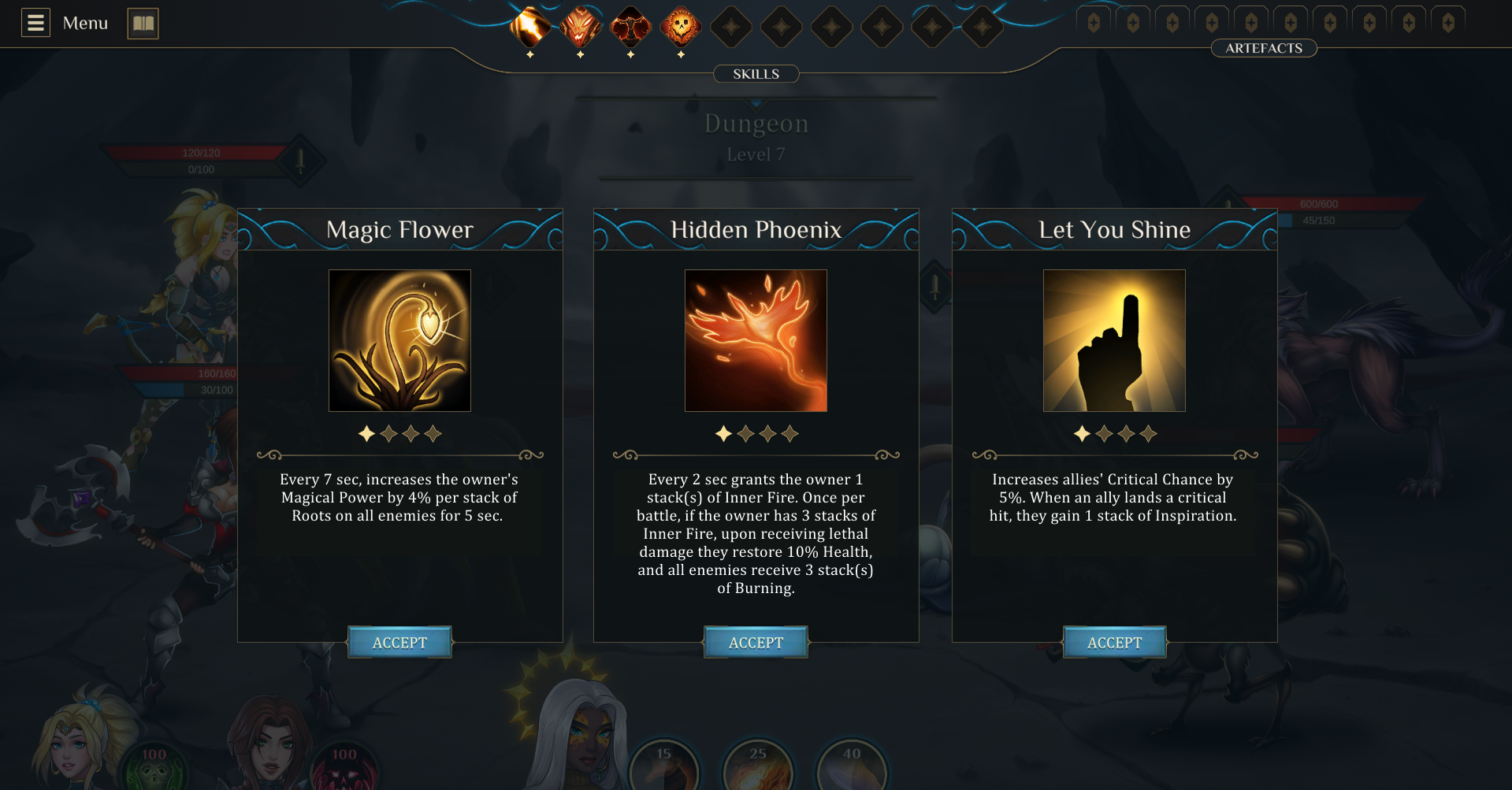Select the Let You Shine pointing-hand artwork

click(x=1114, y=340)
